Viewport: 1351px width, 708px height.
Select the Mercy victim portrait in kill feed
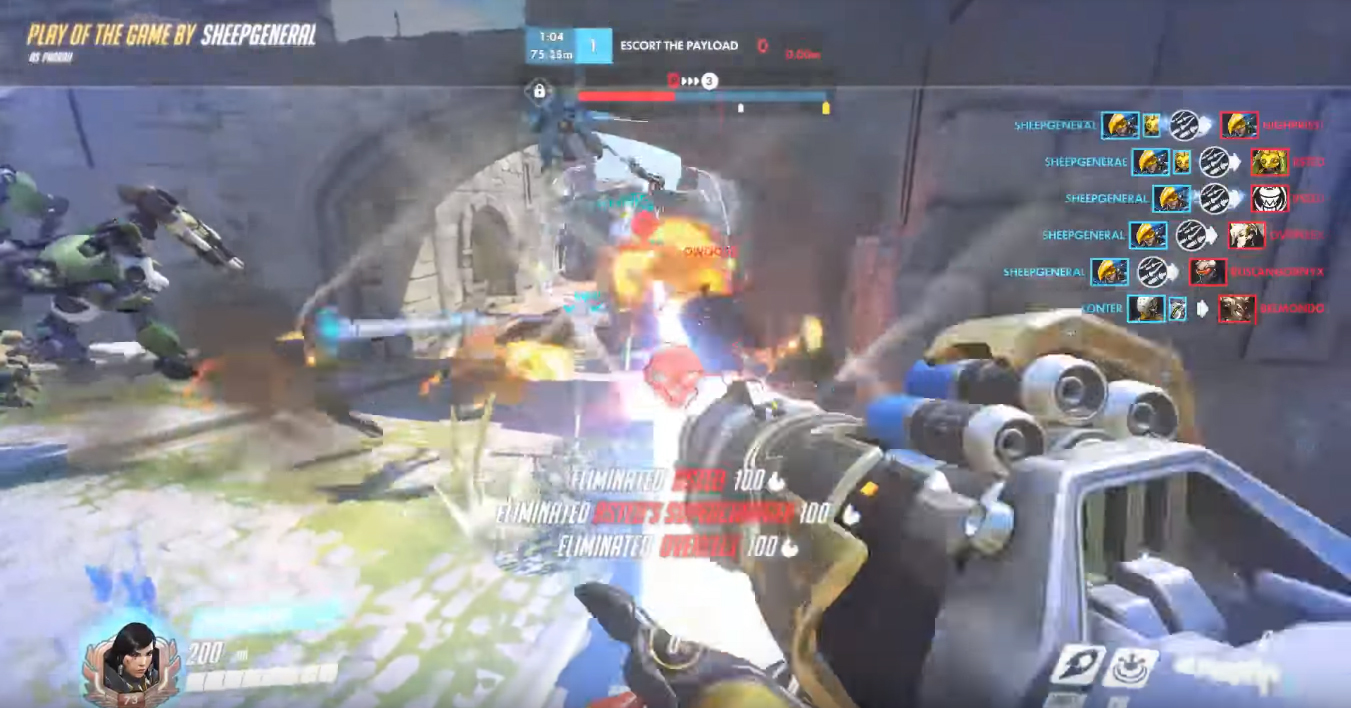point(1247,235)
